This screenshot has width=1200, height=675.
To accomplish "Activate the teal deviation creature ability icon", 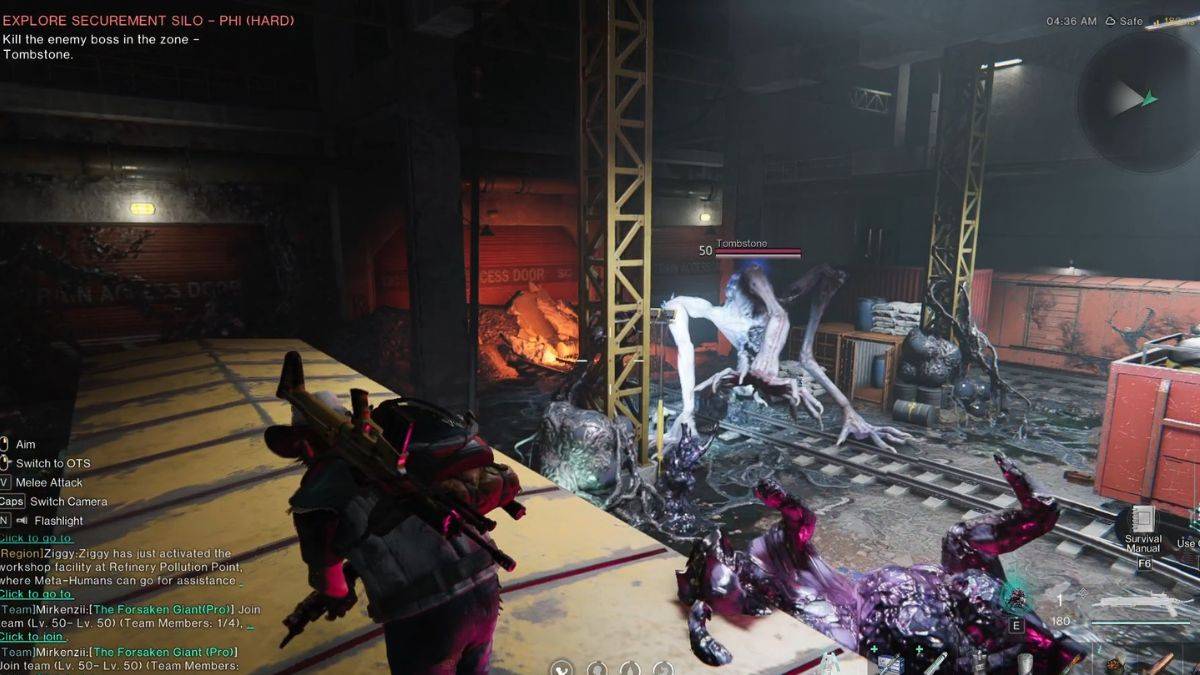I will pos(1017,598).
